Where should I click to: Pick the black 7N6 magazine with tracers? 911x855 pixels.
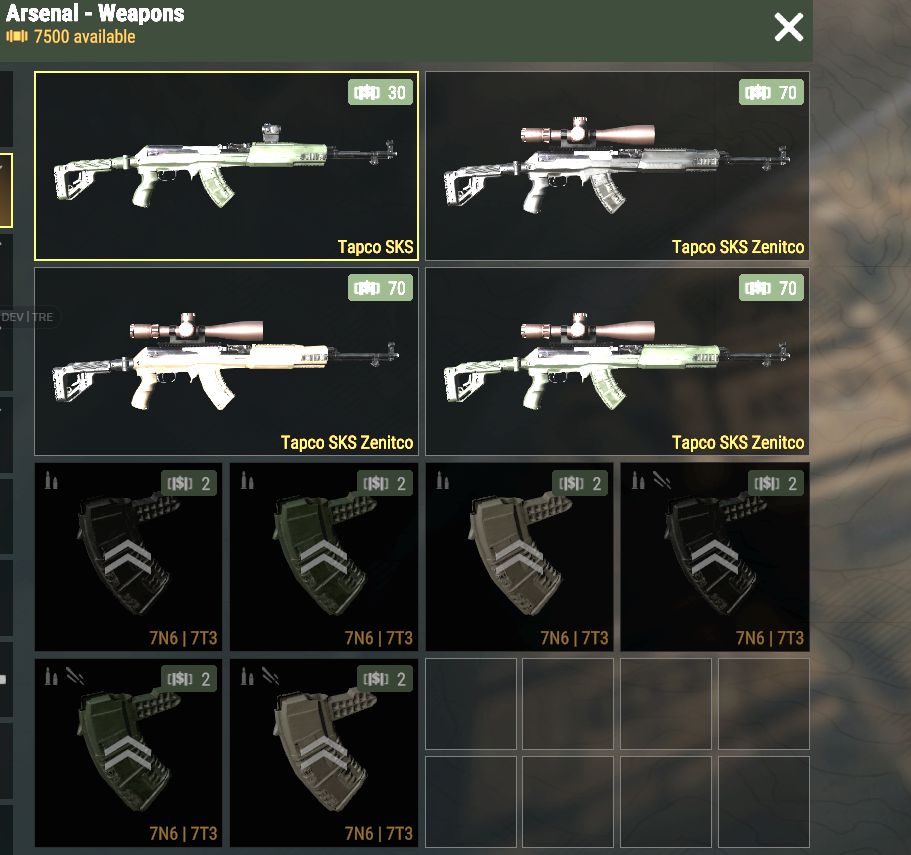click(715, 557)
